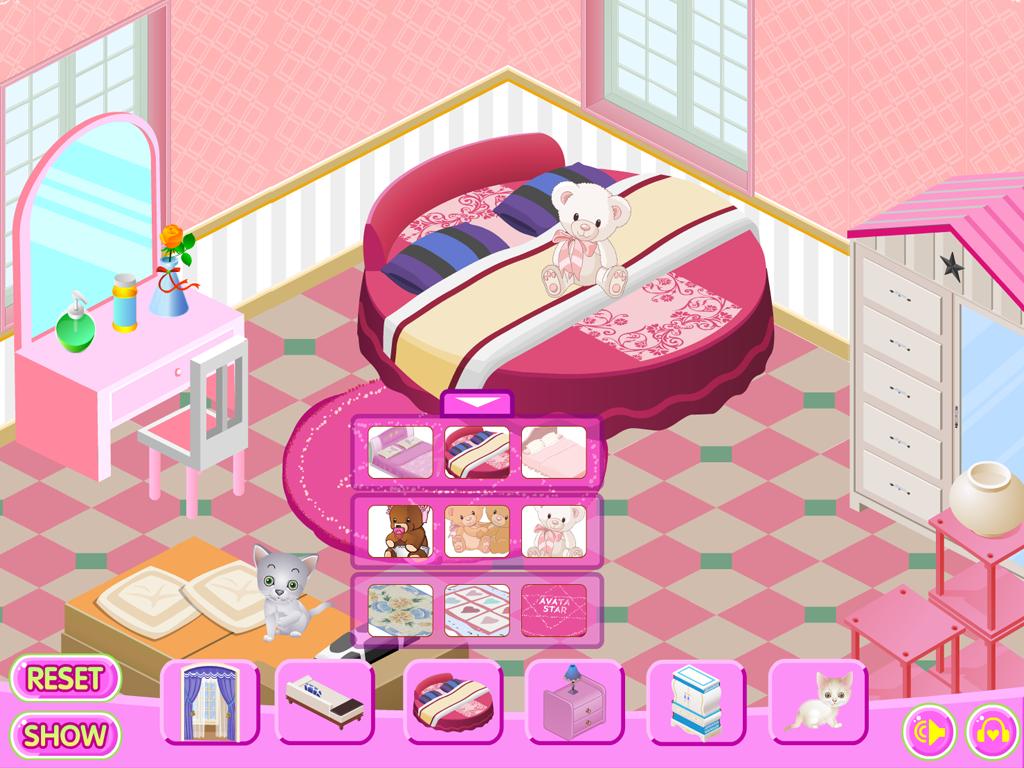
Task: Open the kitten pet category
Action: click(817, 701)
